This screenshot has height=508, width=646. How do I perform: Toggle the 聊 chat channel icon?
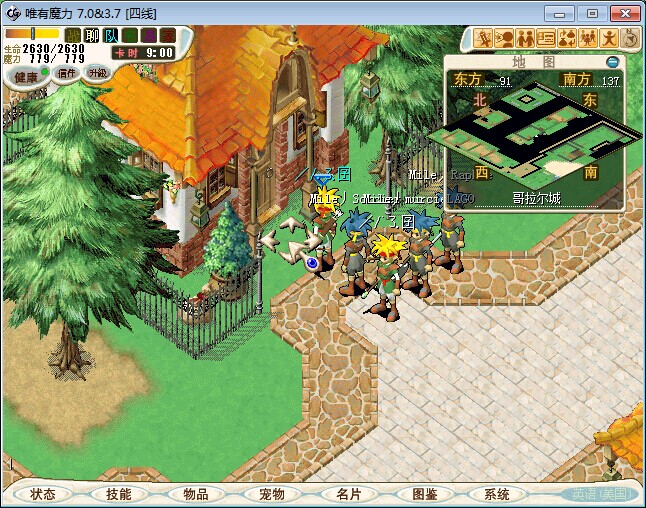(x=92, y=35)
